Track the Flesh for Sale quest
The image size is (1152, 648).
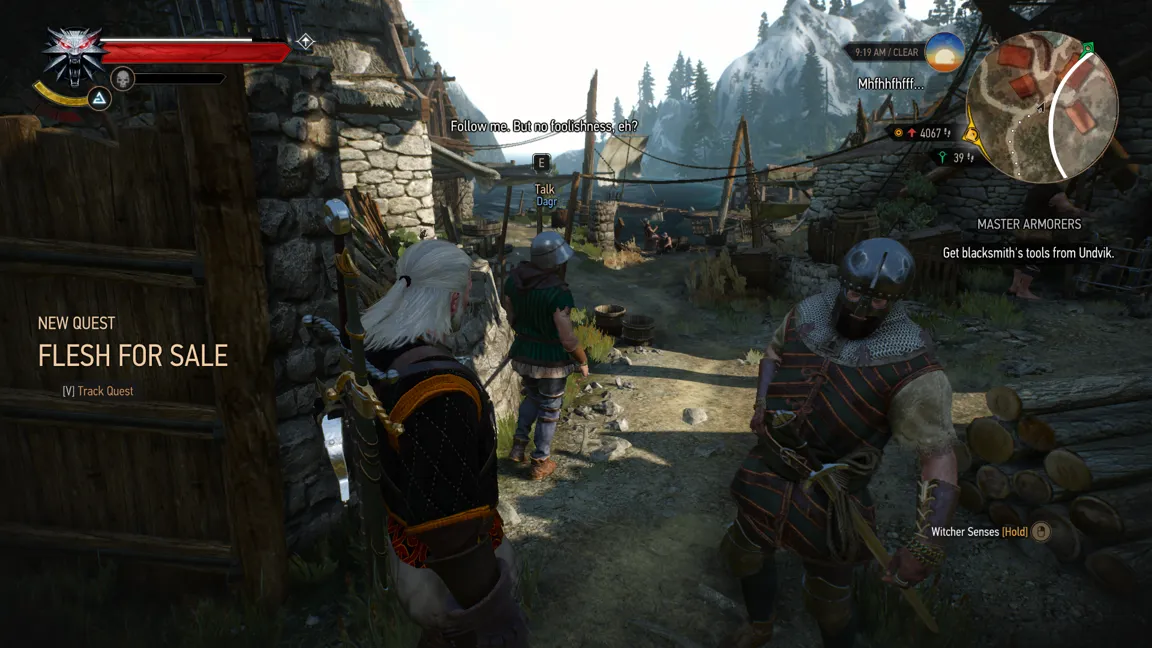point(98,391)
